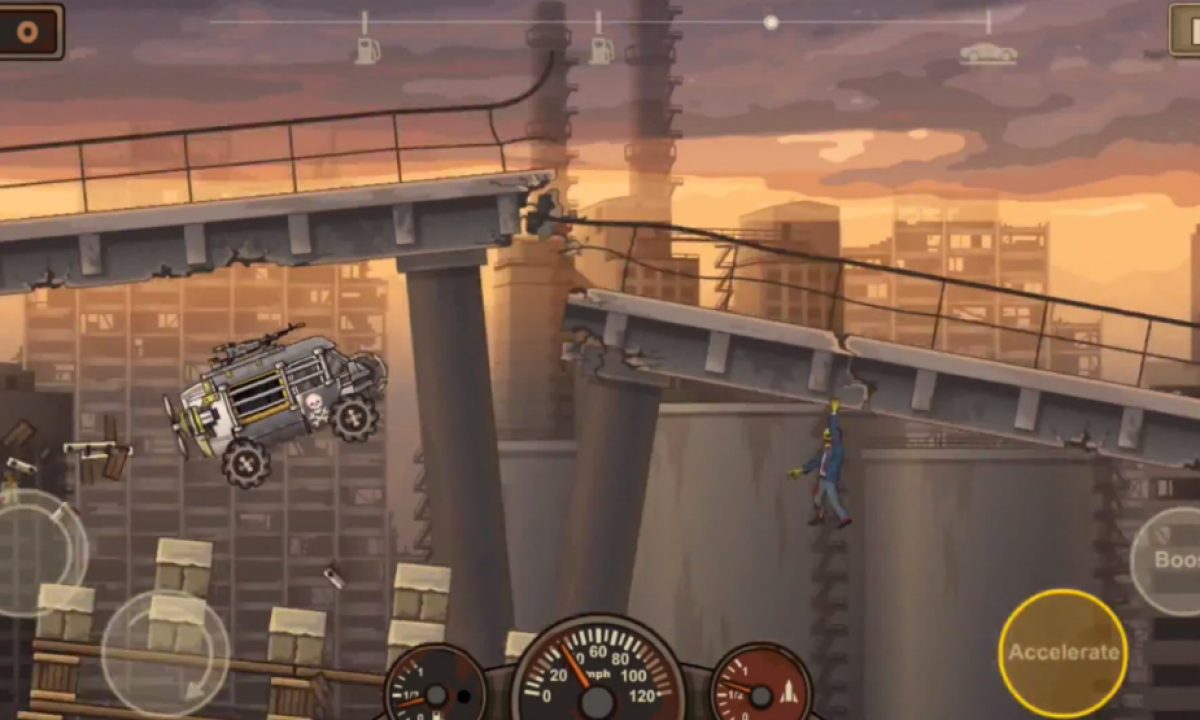Pause the game with the top-right corner button
This screenshot has height=720, width=1200.
pyautogui.click(x=1185, y=30)
